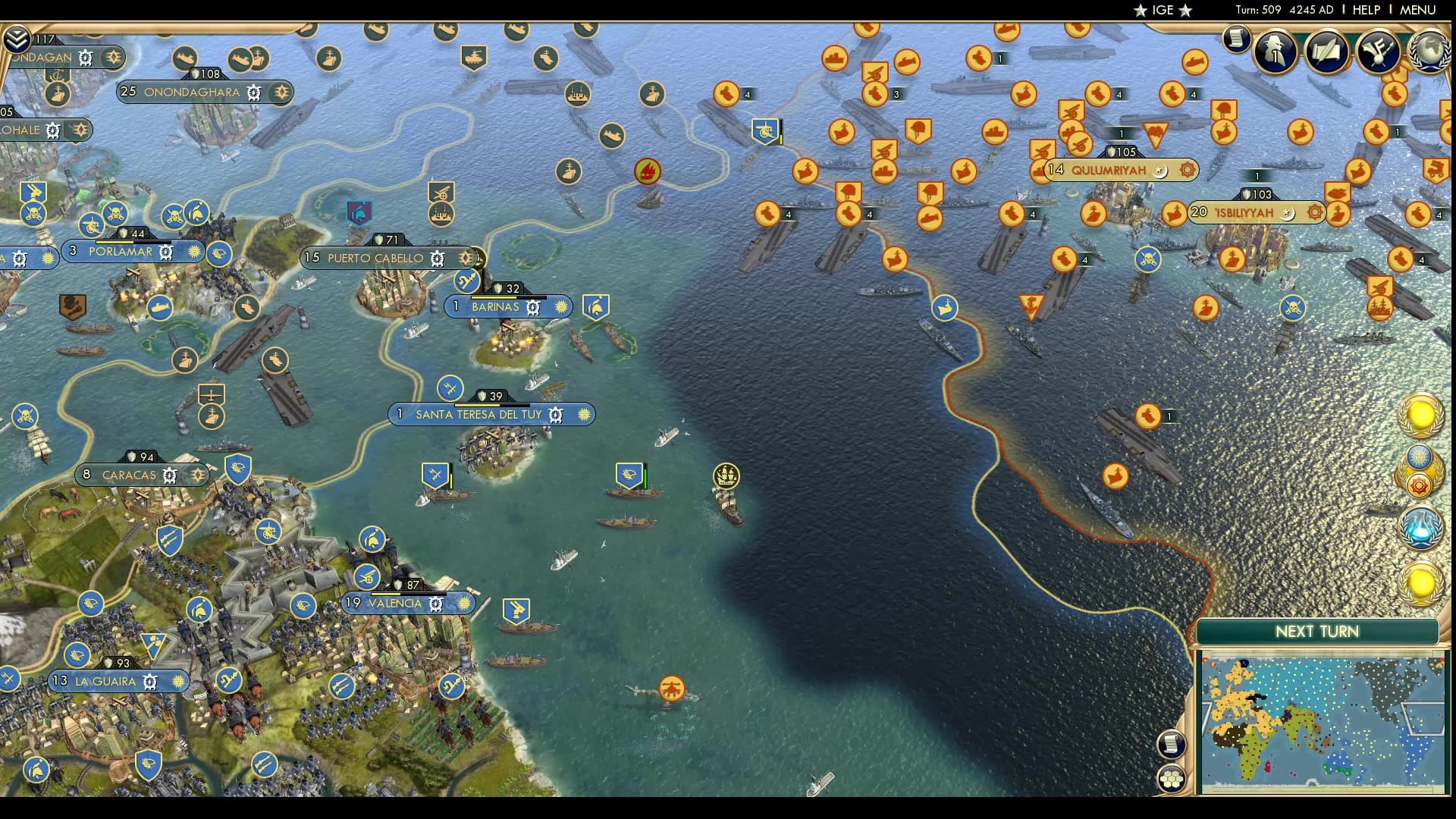Viewport: 1456px width, 819px height.
Task: End the turn with Next Turn
Action: tap(1316, 632)
